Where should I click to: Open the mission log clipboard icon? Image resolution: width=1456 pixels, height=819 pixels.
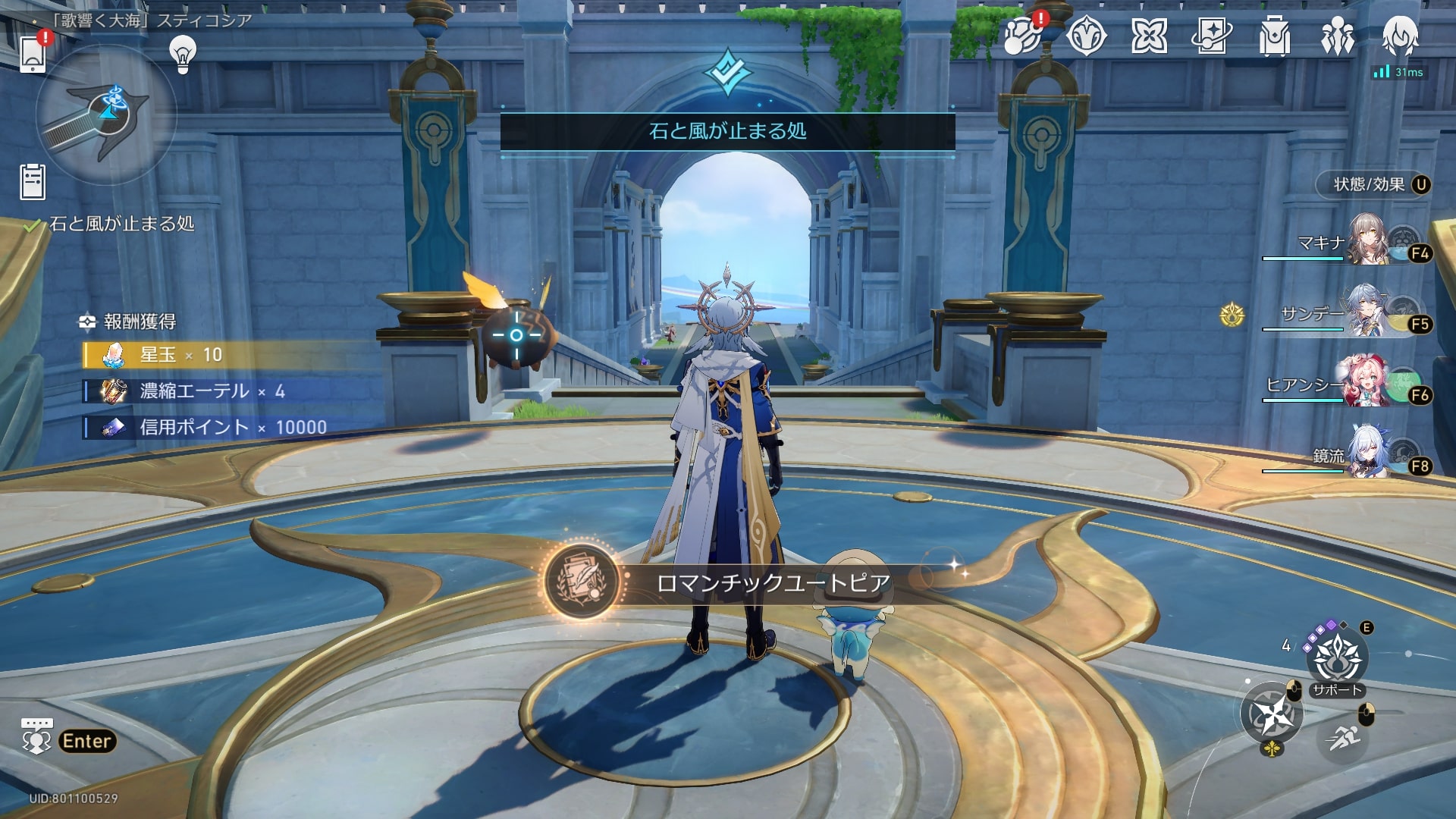tap(33, 182)
